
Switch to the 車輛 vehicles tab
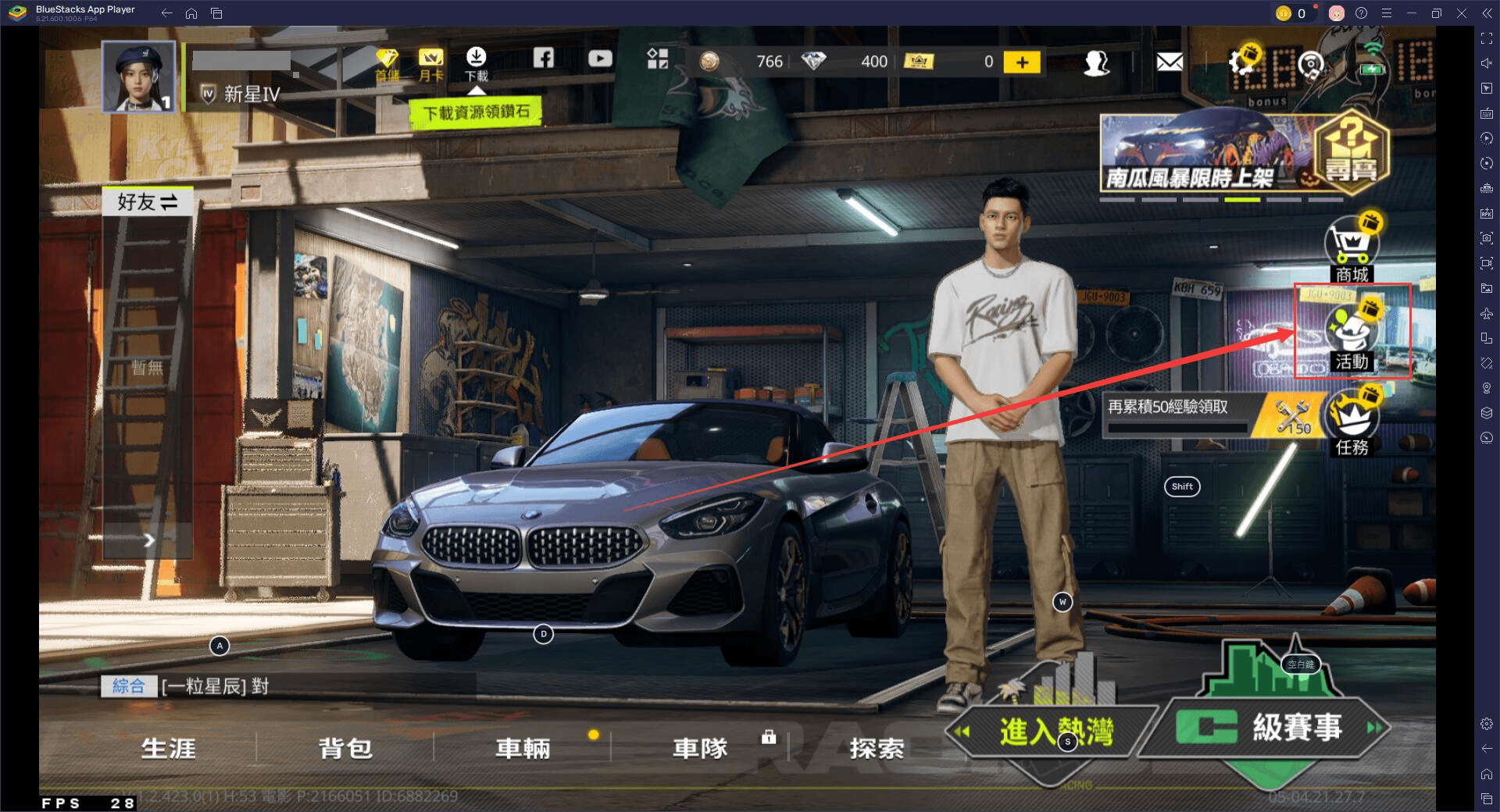coord(523,749)
